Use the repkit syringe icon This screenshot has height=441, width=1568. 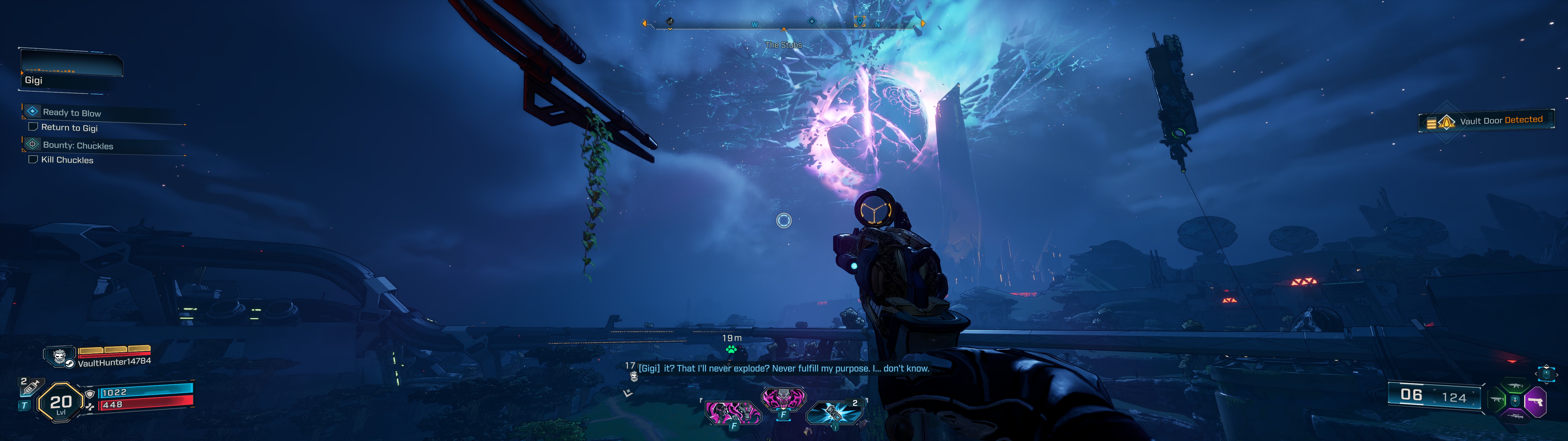[31, 386]
